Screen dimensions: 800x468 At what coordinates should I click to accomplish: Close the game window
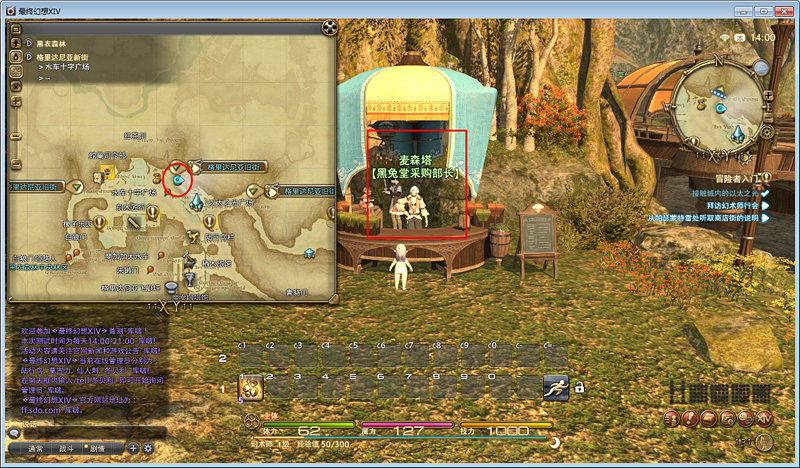click(x=782, y=10)
